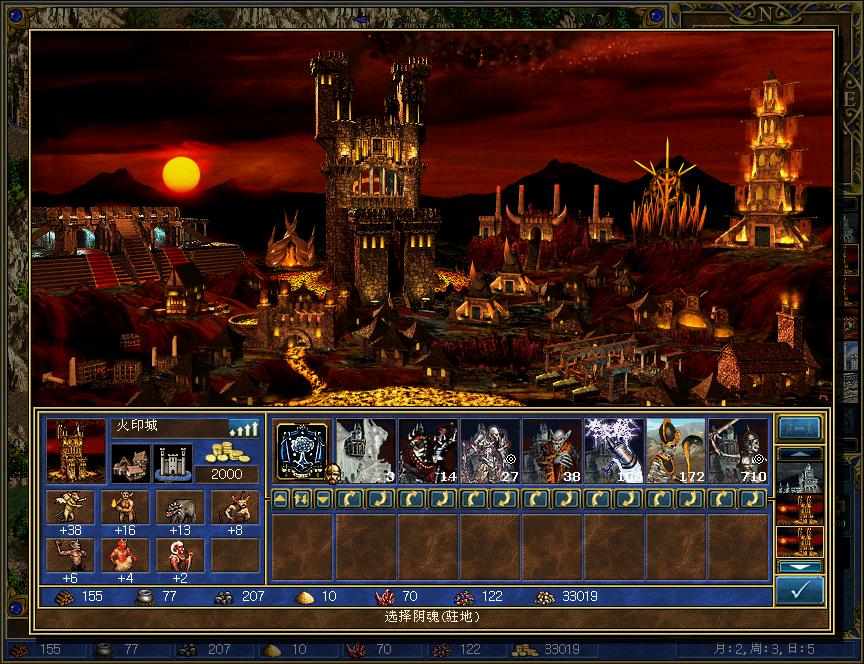
Task: Click the Inferno town portrait
Action: click(76, 450)
